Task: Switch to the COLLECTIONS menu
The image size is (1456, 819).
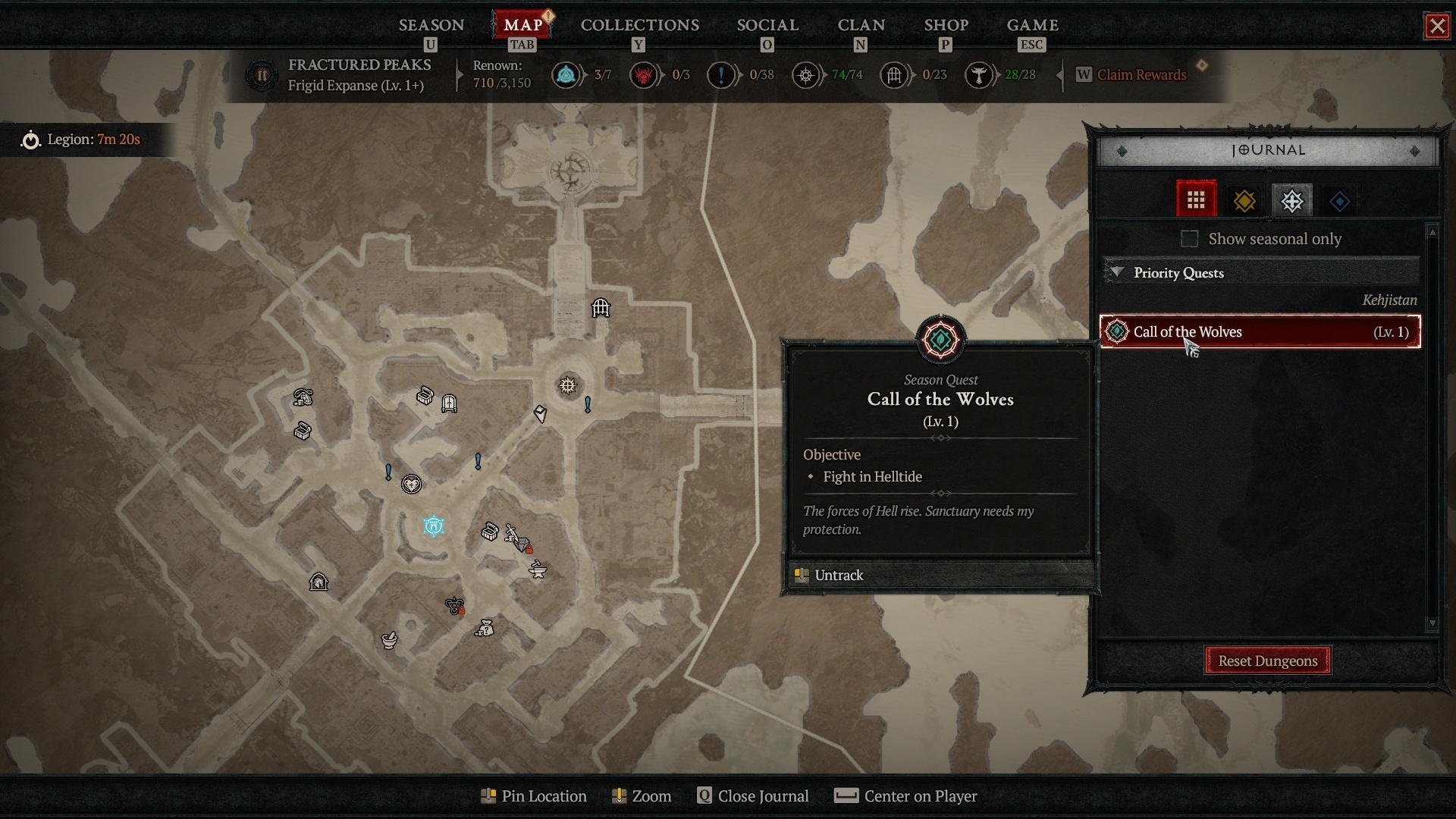Action: 639,25
